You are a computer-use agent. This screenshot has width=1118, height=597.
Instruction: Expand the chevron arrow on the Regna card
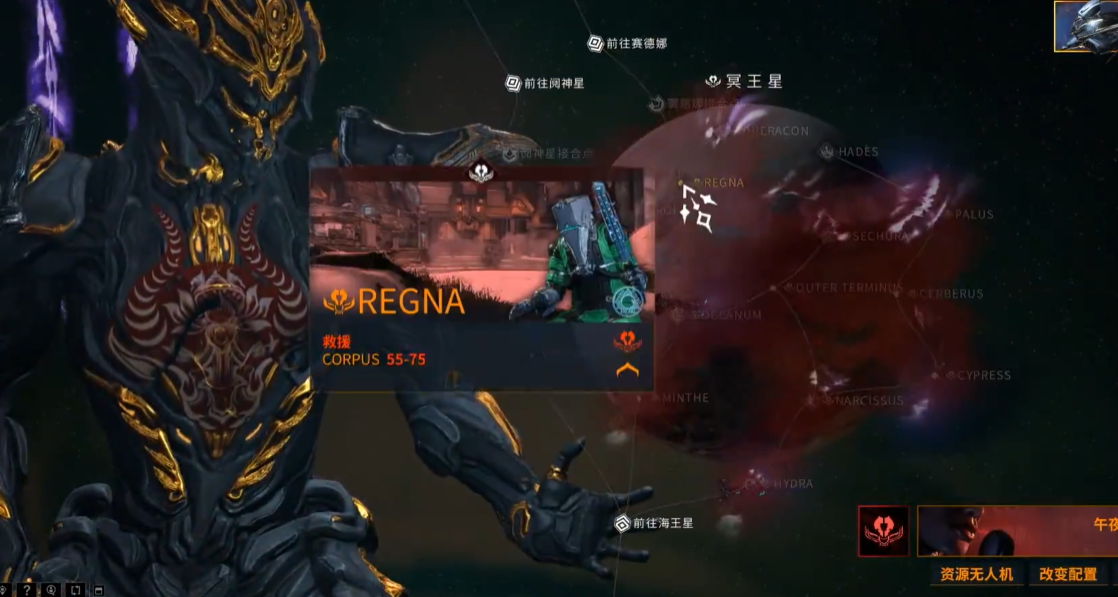(x=628, y=370)
